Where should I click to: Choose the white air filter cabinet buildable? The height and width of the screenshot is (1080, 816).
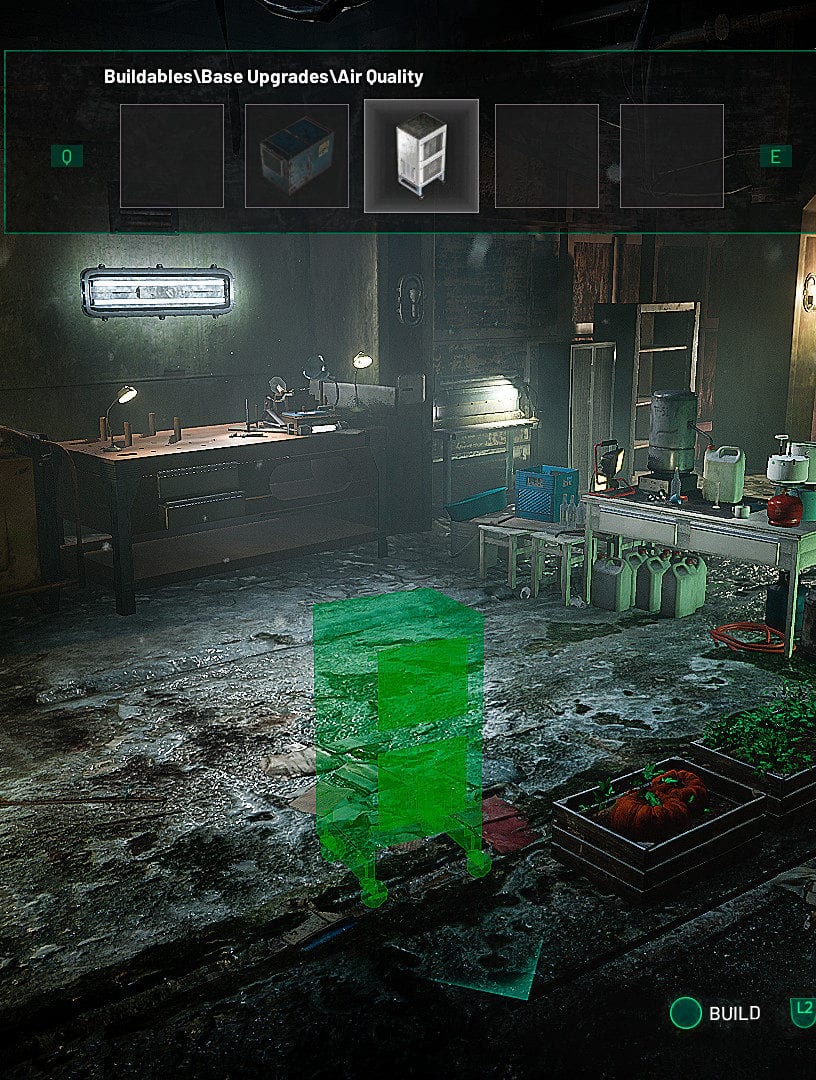421,156
